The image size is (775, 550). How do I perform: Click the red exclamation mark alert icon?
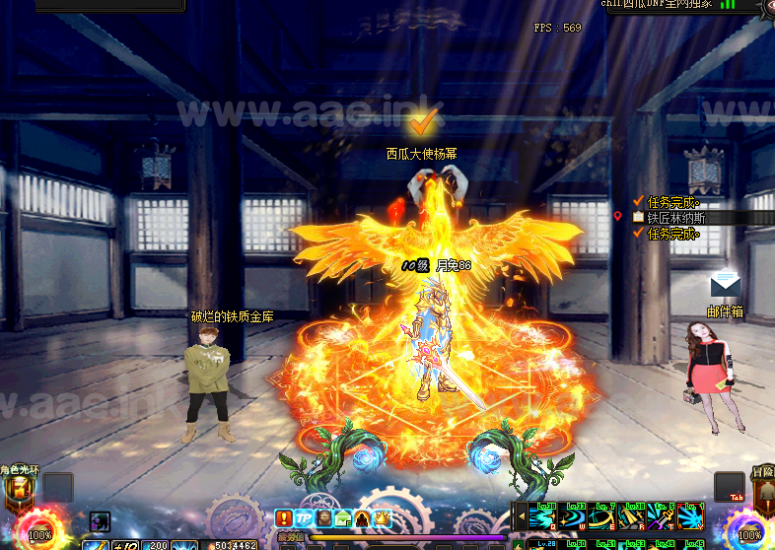(x=284, y=518)
